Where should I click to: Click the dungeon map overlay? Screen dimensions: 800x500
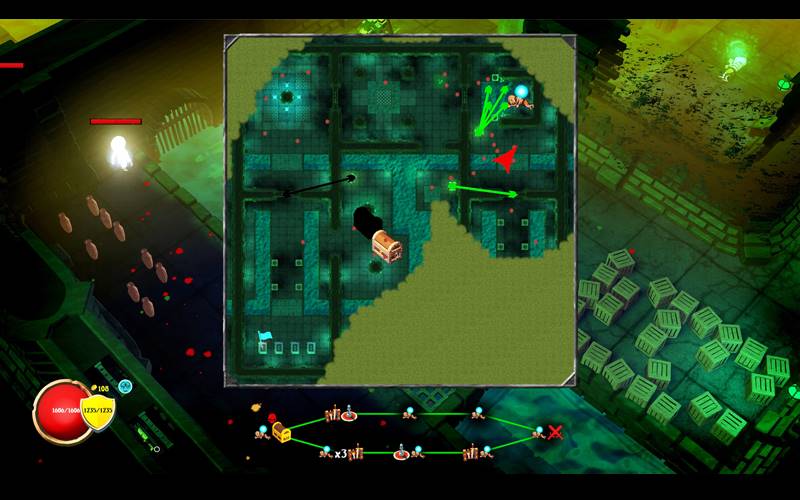pos(400,210)
